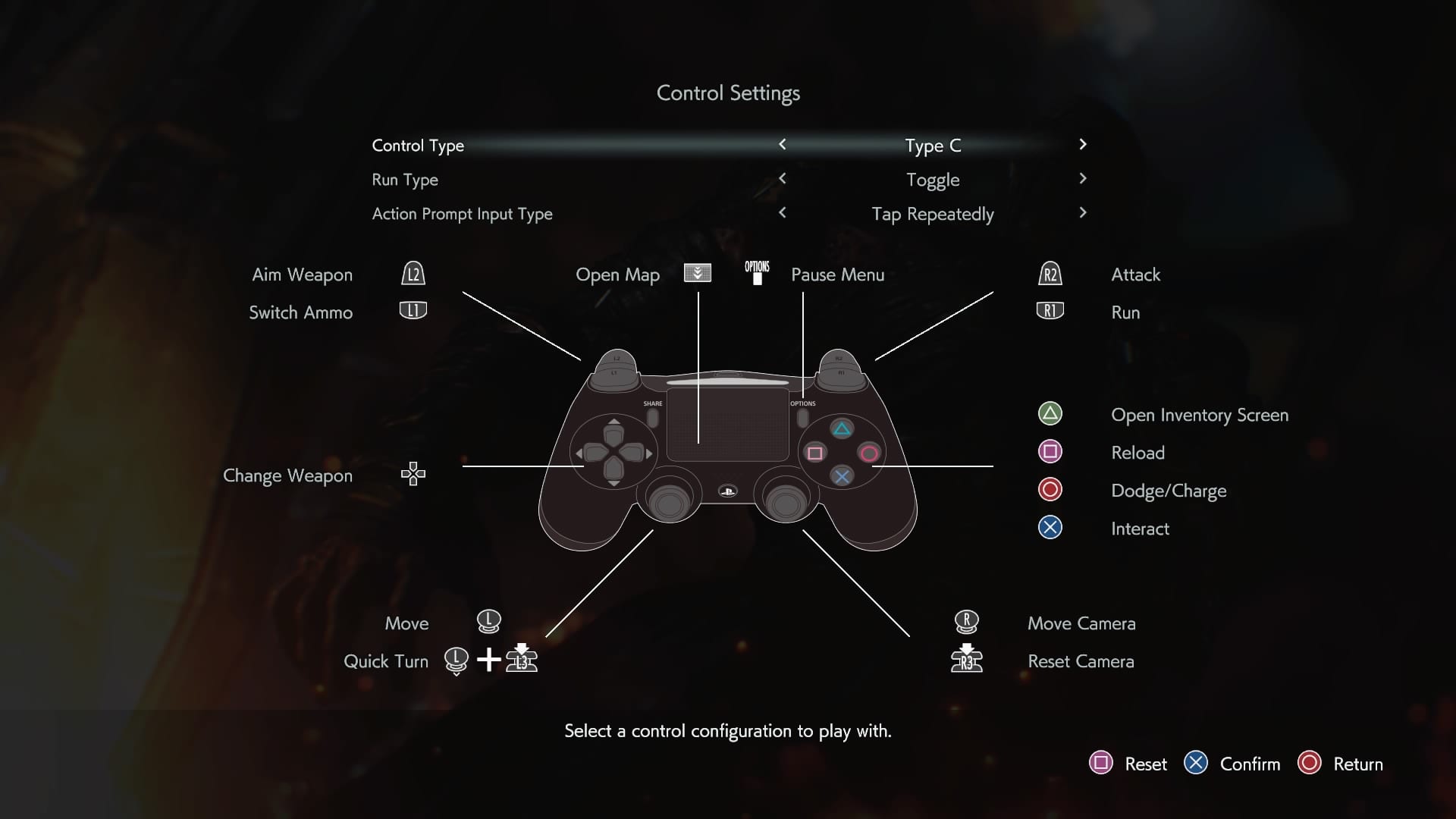Toggle Run Type between Toggle and Hold

pyautogui.click(x=934, y=180)
